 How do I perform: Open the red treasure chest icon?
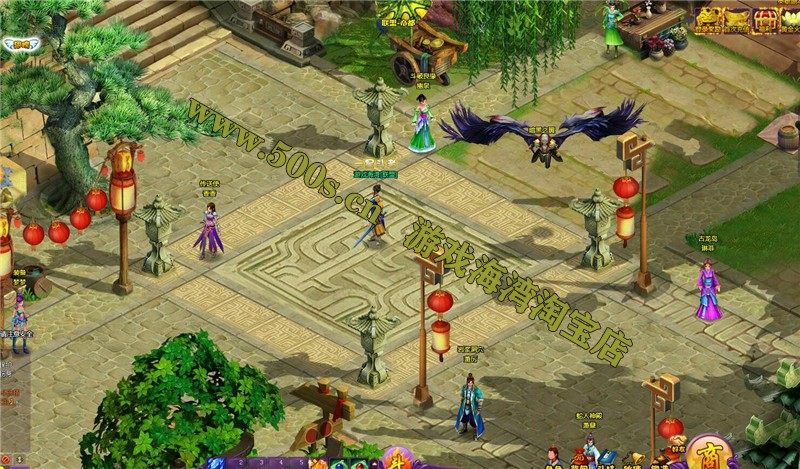(767, 19)
